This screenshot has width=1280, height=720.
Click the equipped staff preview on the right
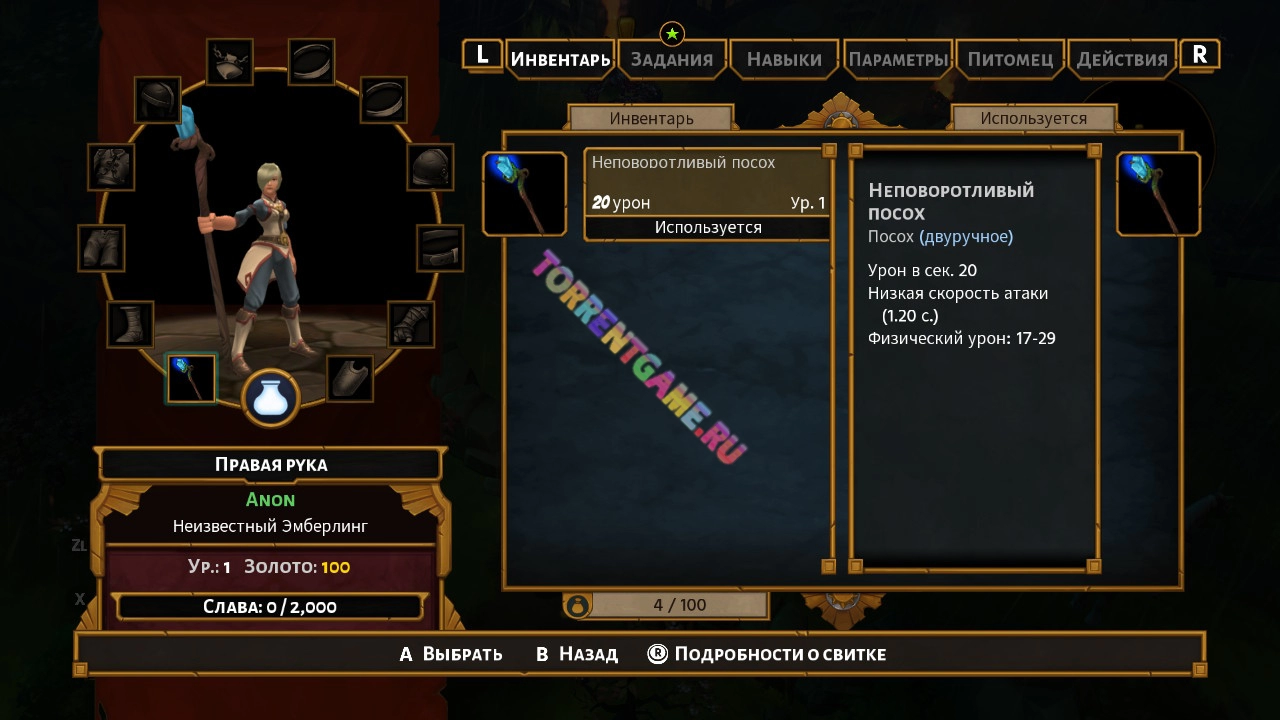(x=1158, y=194)
